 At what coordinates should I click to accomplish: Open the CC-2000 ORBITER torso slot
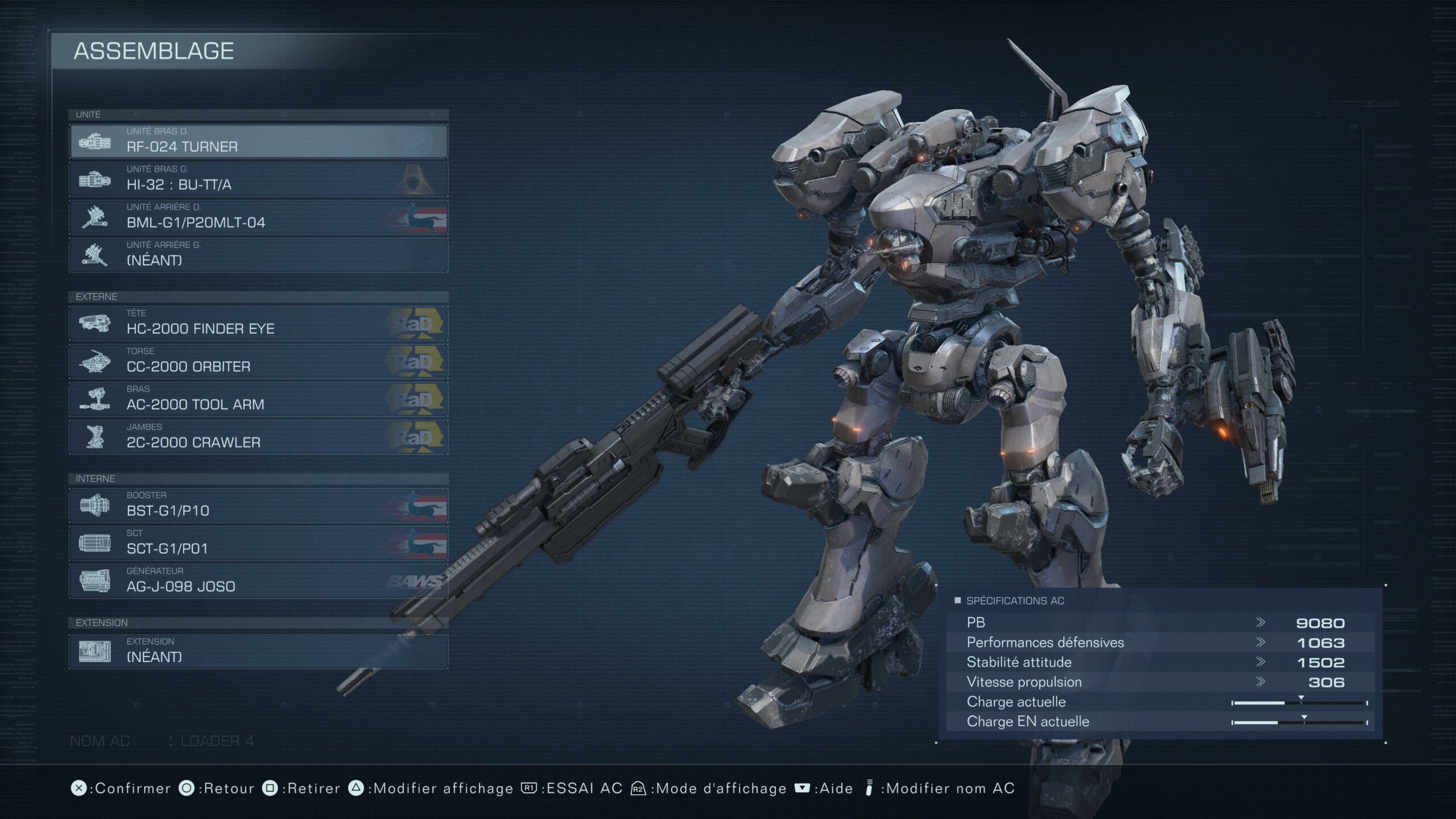coord(259,361)
